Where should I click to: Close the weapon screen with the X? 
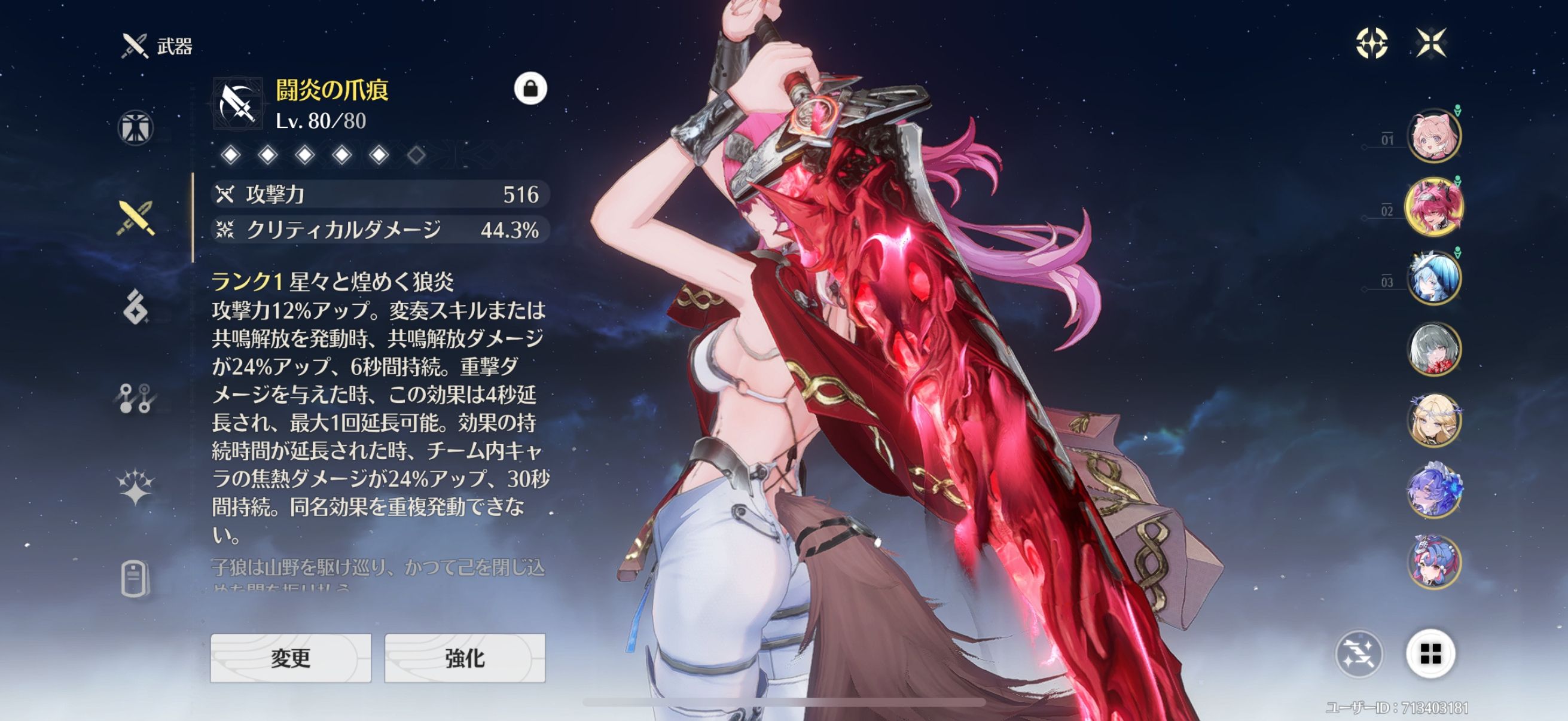point(1430,42)
